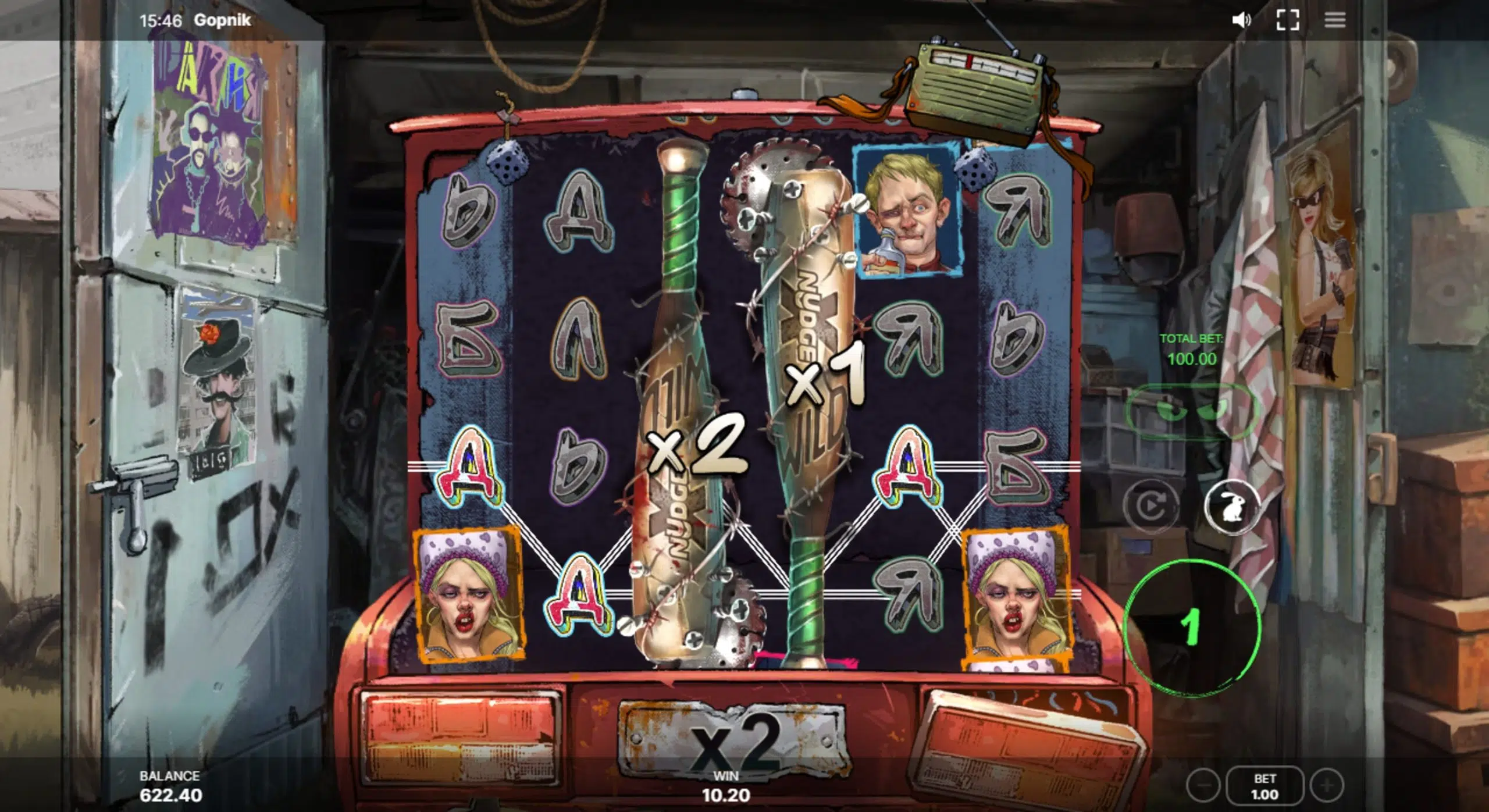
Task: Click the green circular spin button
Action: tap(1192, 627)
